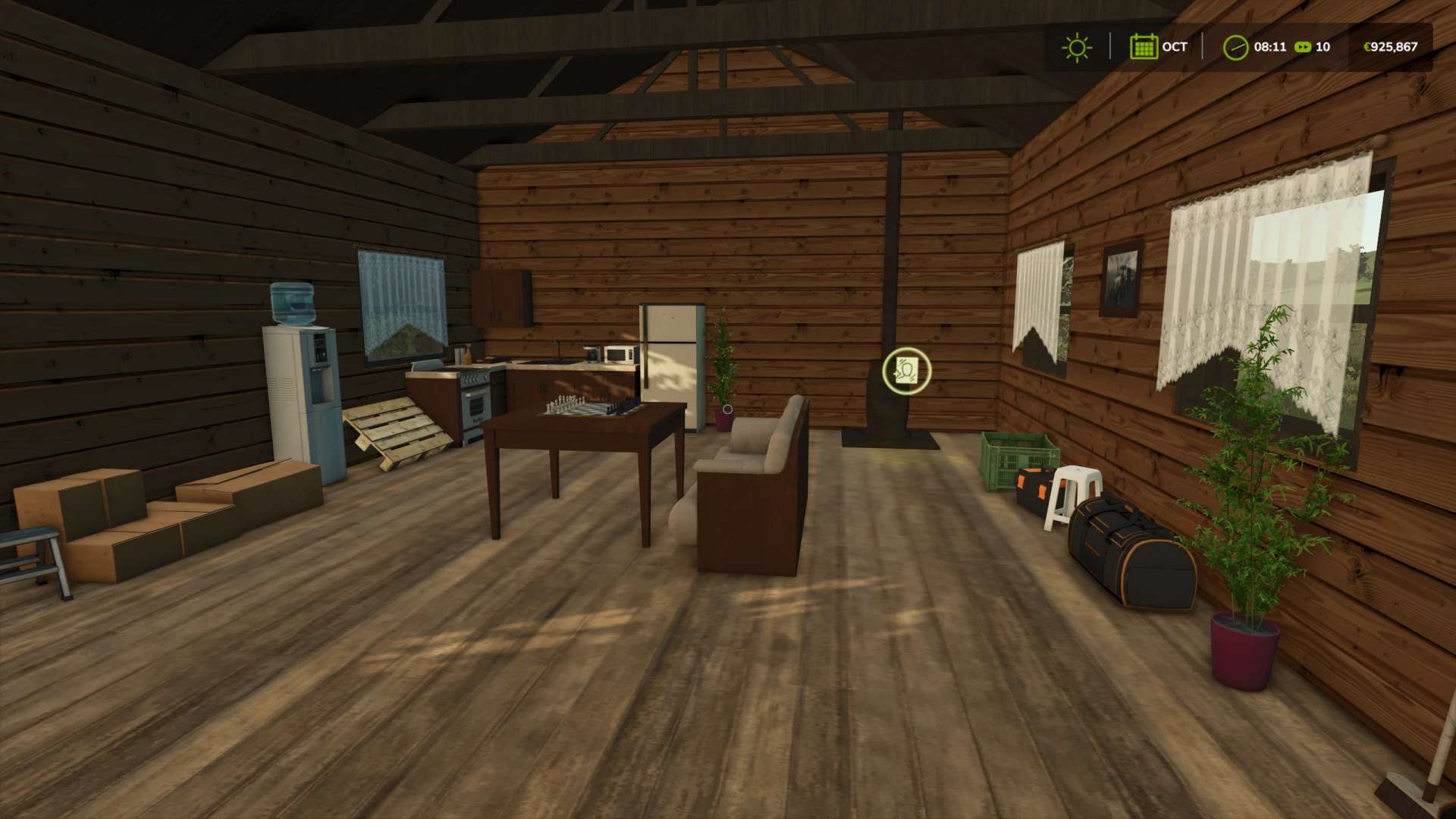Click the glowing circular interaction marker icon

coord(906,371)
